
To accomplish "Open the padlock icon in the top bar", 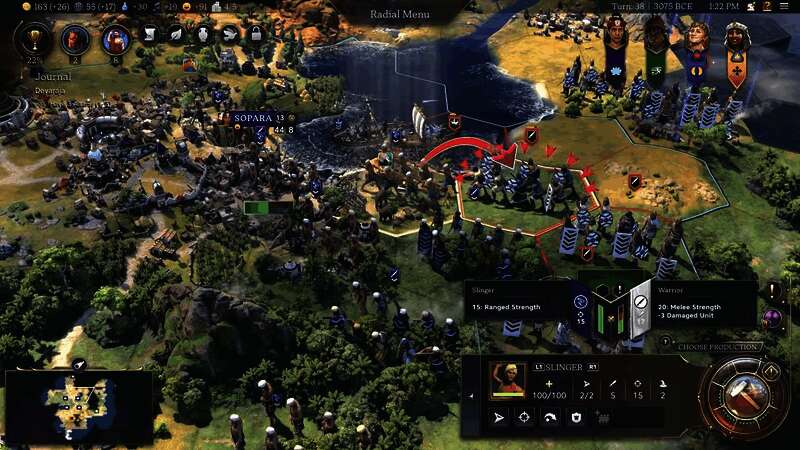I will pyautogui.click(x=254, y=34).
